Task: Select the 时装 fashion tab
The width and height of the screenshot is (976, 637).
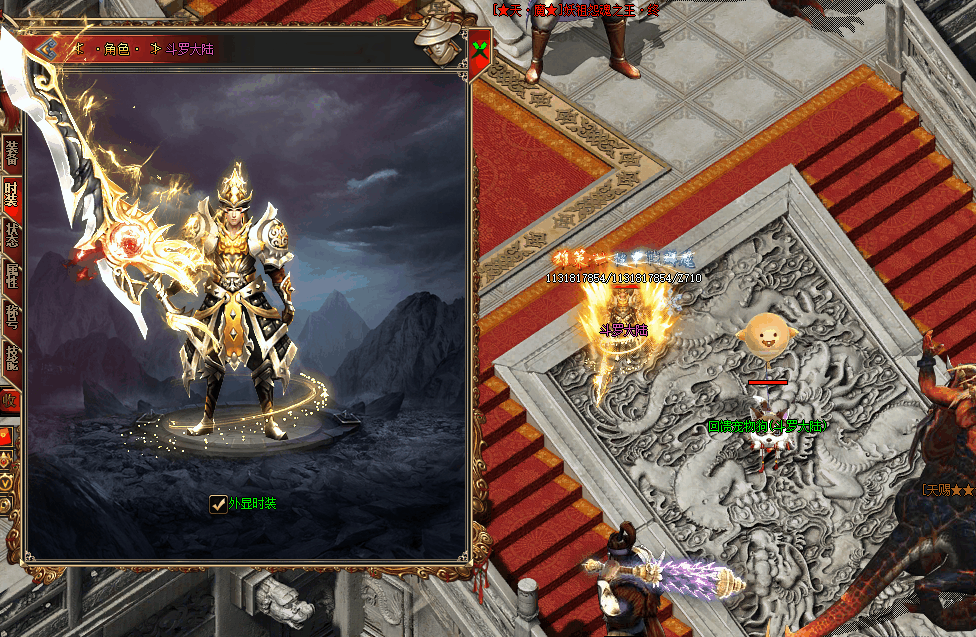Action: pyautogui.click(x=11, y=192)
